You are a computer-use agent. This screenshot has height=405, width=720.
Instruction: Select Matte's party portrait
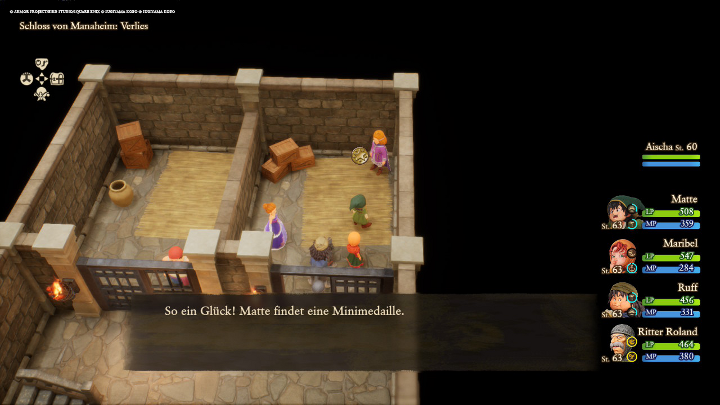622,212
